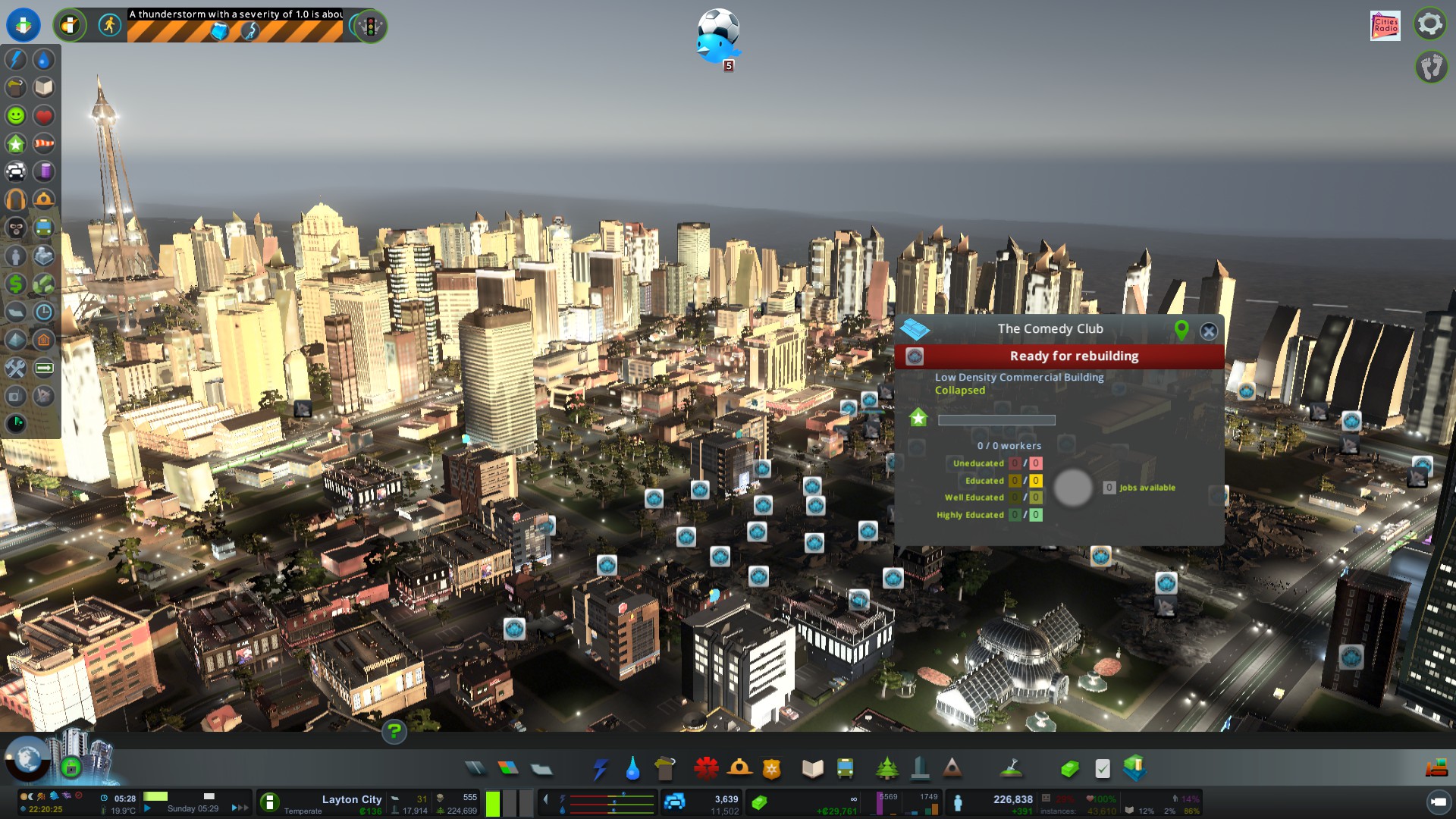Open the green City Info button beside Layton City
This screenshot has height=819, width=1456.
pyautogui.click(x=269, y=802)
